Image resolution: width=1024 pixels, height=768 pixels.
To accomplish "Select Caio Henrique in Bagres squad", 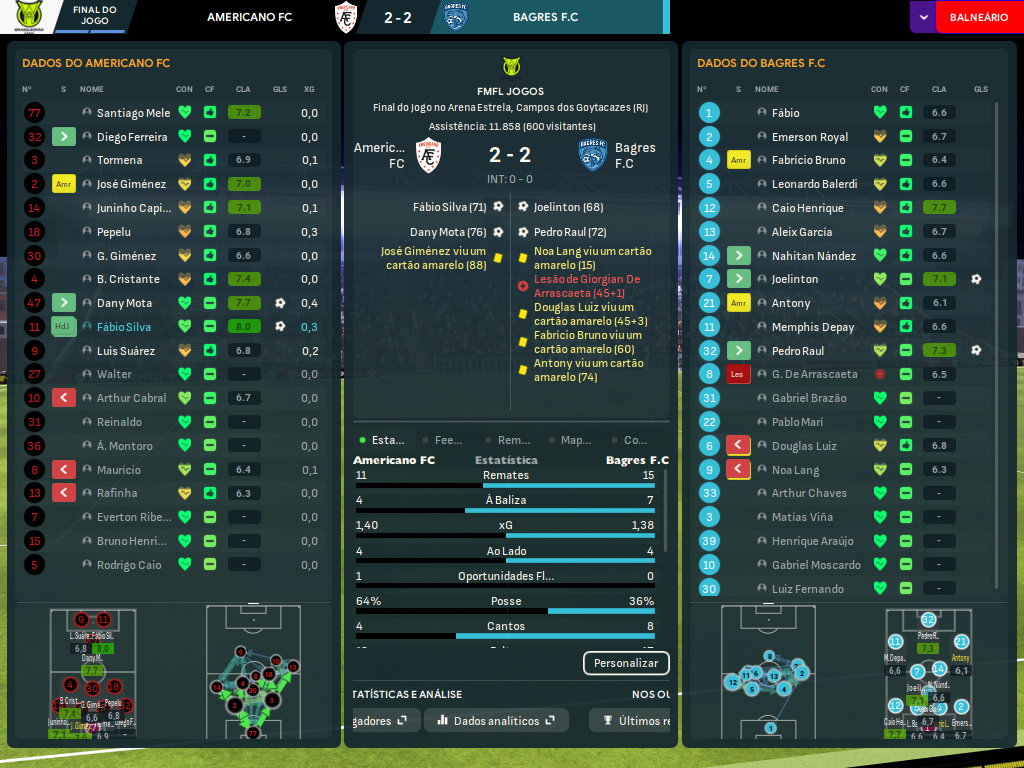I will point(807,208).
